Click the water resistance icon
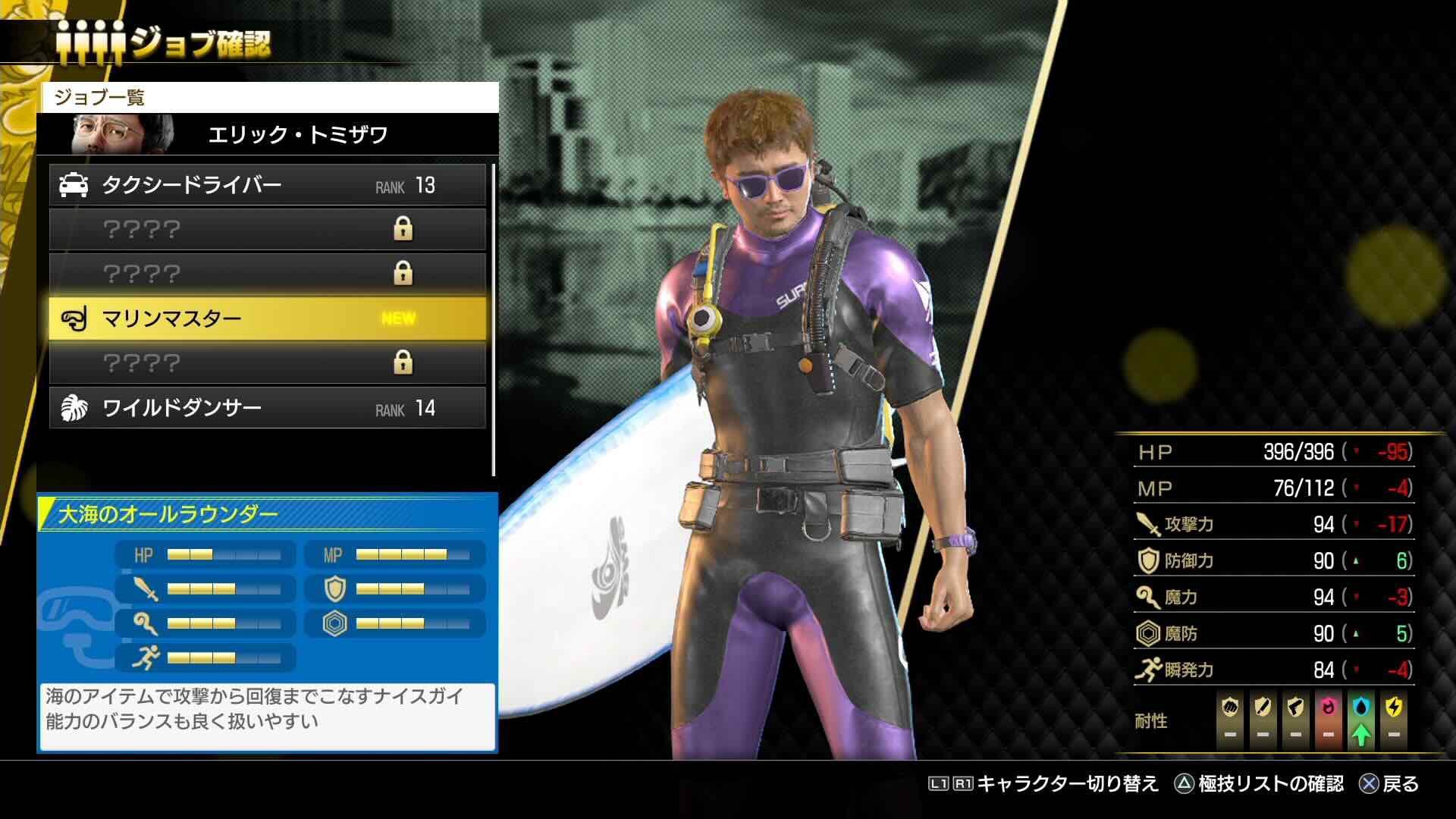1456x819 pixels. [1361, 708]
